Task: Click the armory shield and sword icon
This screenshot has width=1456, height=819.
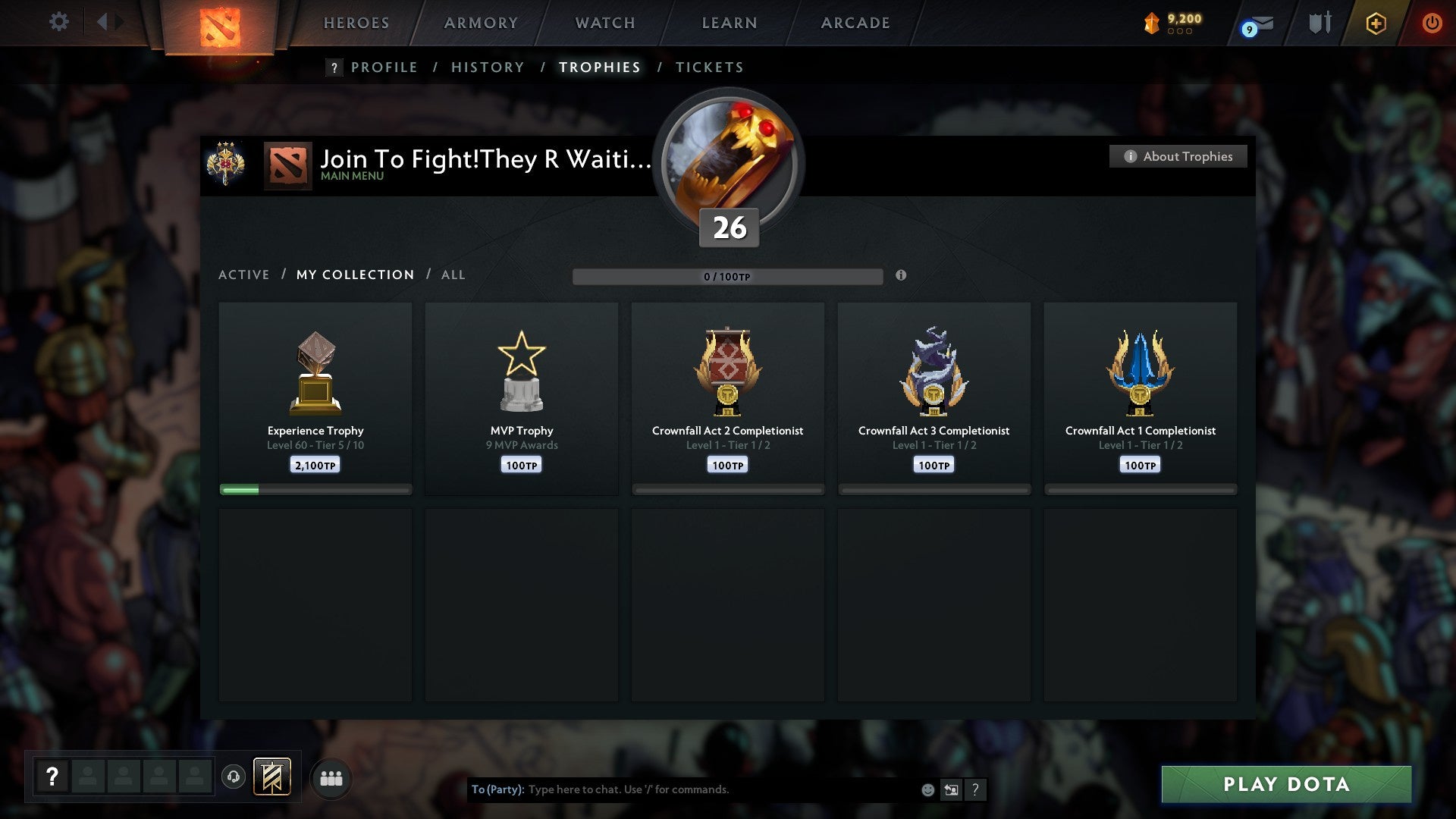Action: pyautogui.click(x=1319, y=23)
